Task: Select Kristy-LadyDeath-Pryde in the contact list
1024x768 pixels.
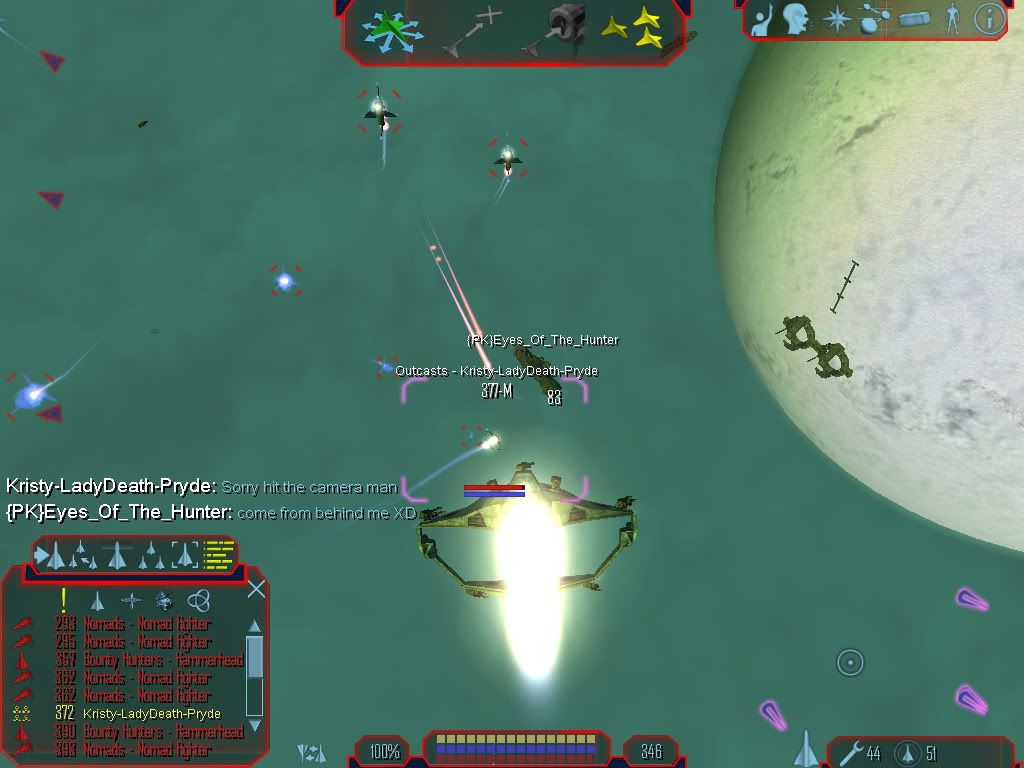Action: coord(152,713)
